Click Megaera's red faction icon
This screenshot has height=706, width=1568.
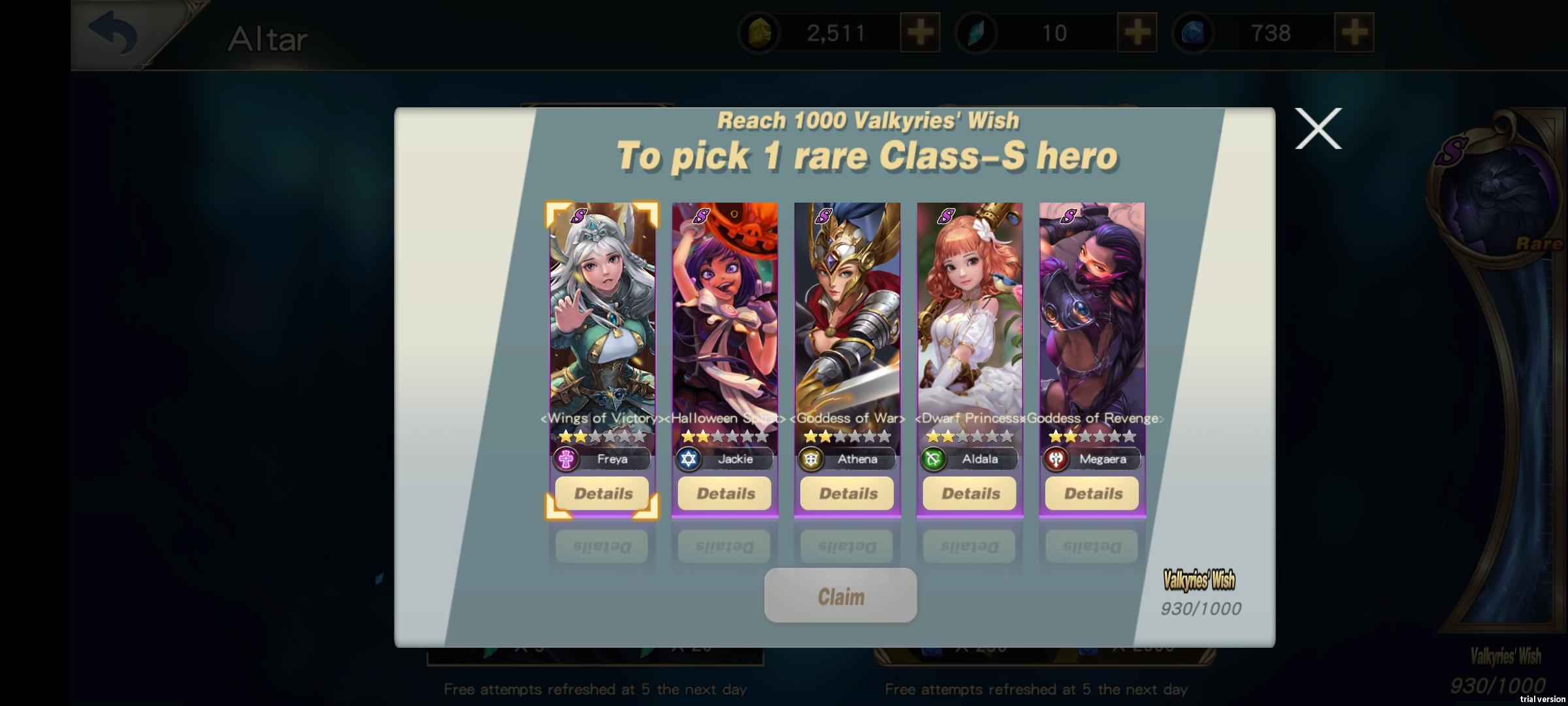tap(1054, 460)
